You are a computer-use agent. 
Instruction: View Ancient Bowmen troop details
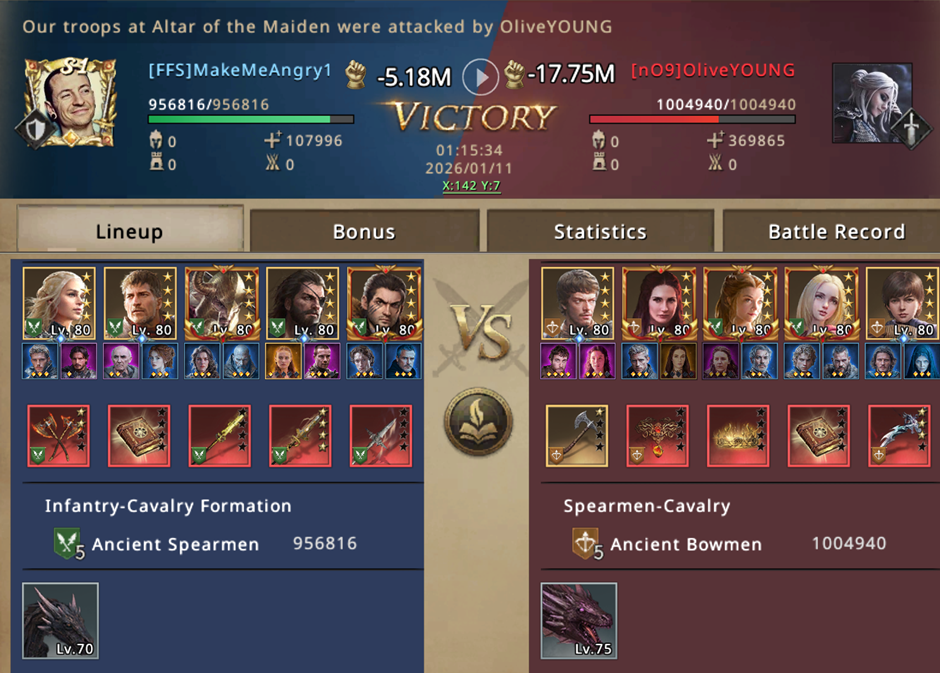(x=685, y=545)
